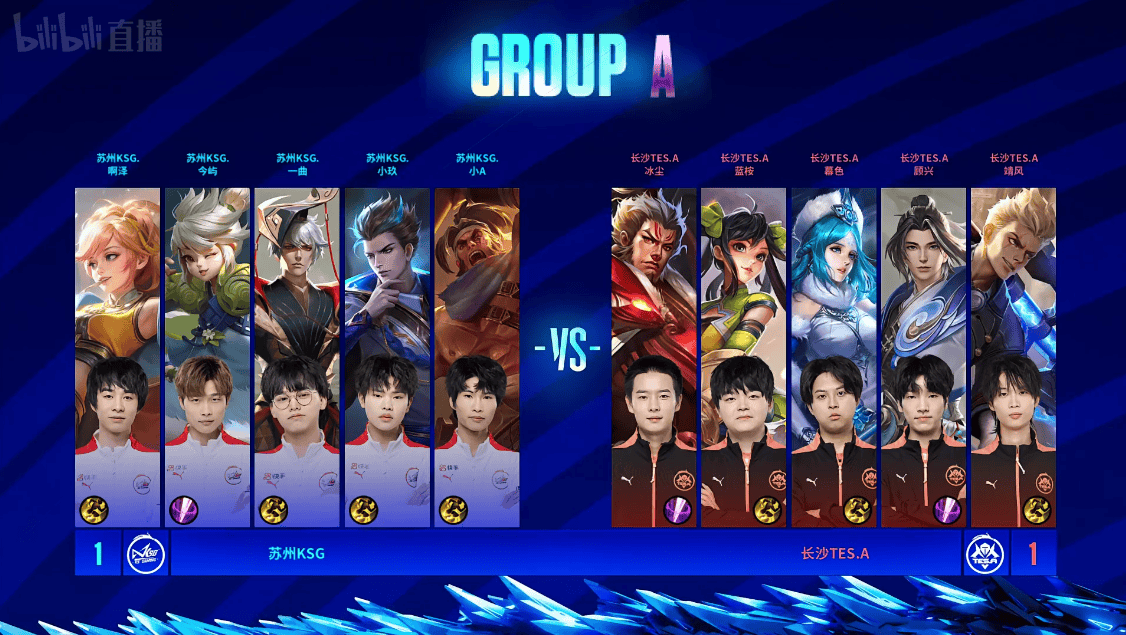Open the bilibili 直播 watermark logo
Image resolution: width=1126 pixels, height=635 pixels.
[x=87, y=37]
